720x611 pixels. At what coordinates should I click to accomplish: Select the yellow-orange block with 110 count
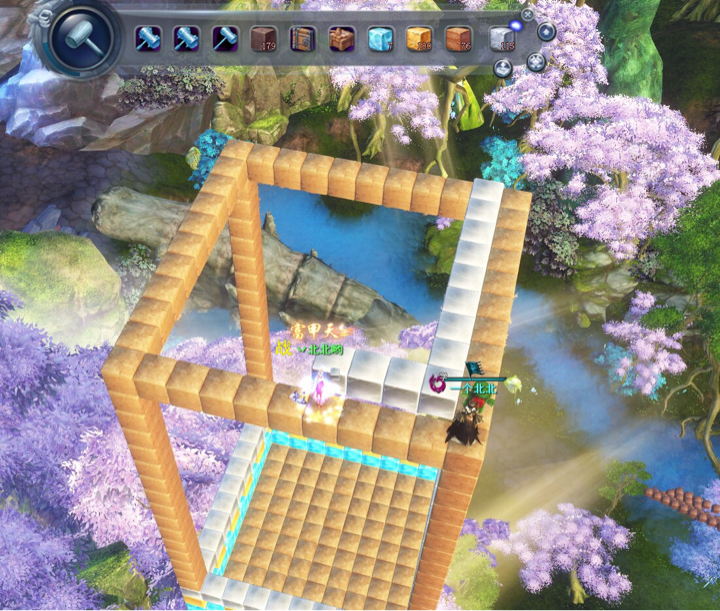coord(419,39)
